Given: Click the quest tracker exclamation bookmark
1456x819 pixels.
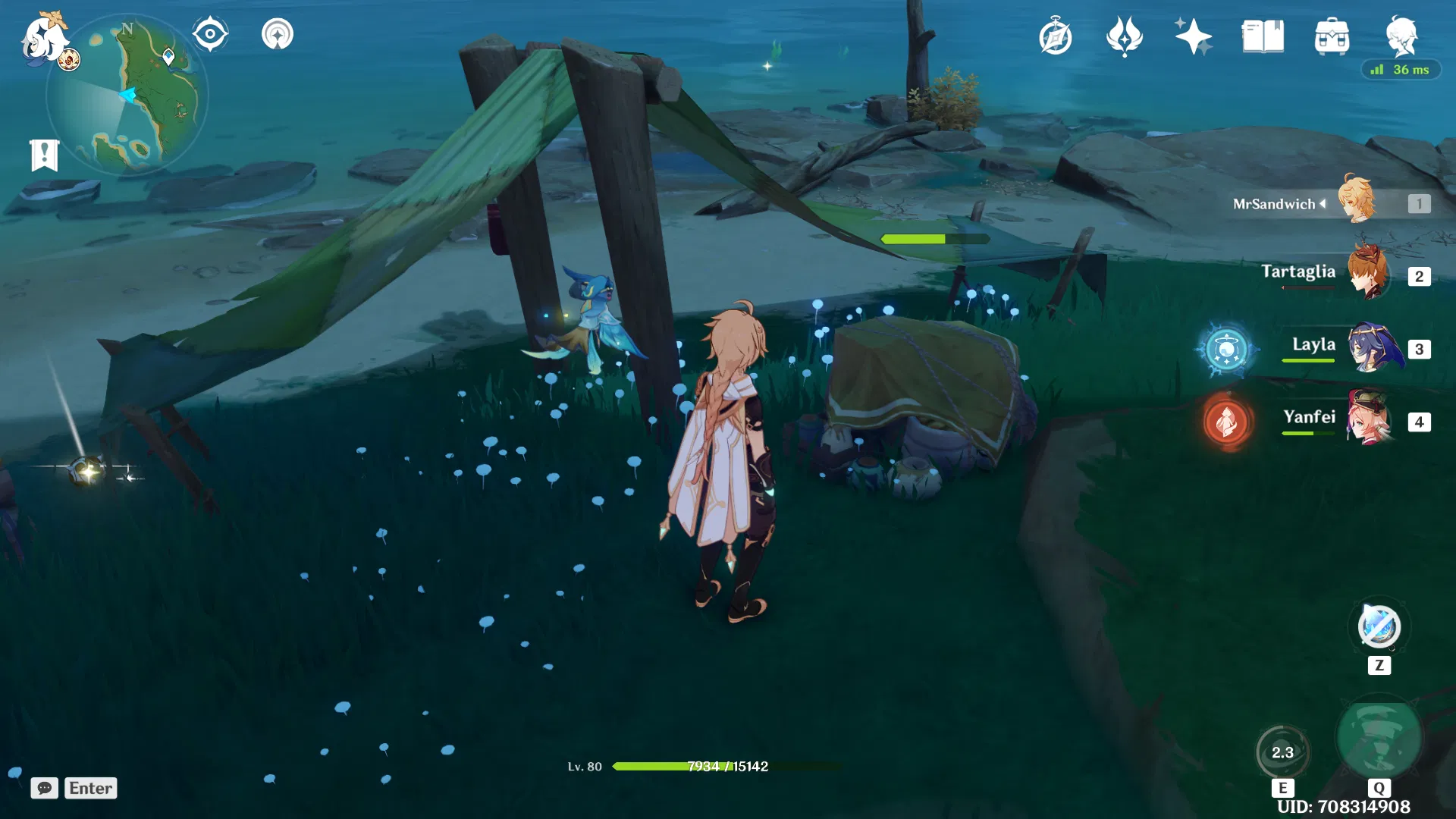Looking at the screenshot, I should 44,155.
